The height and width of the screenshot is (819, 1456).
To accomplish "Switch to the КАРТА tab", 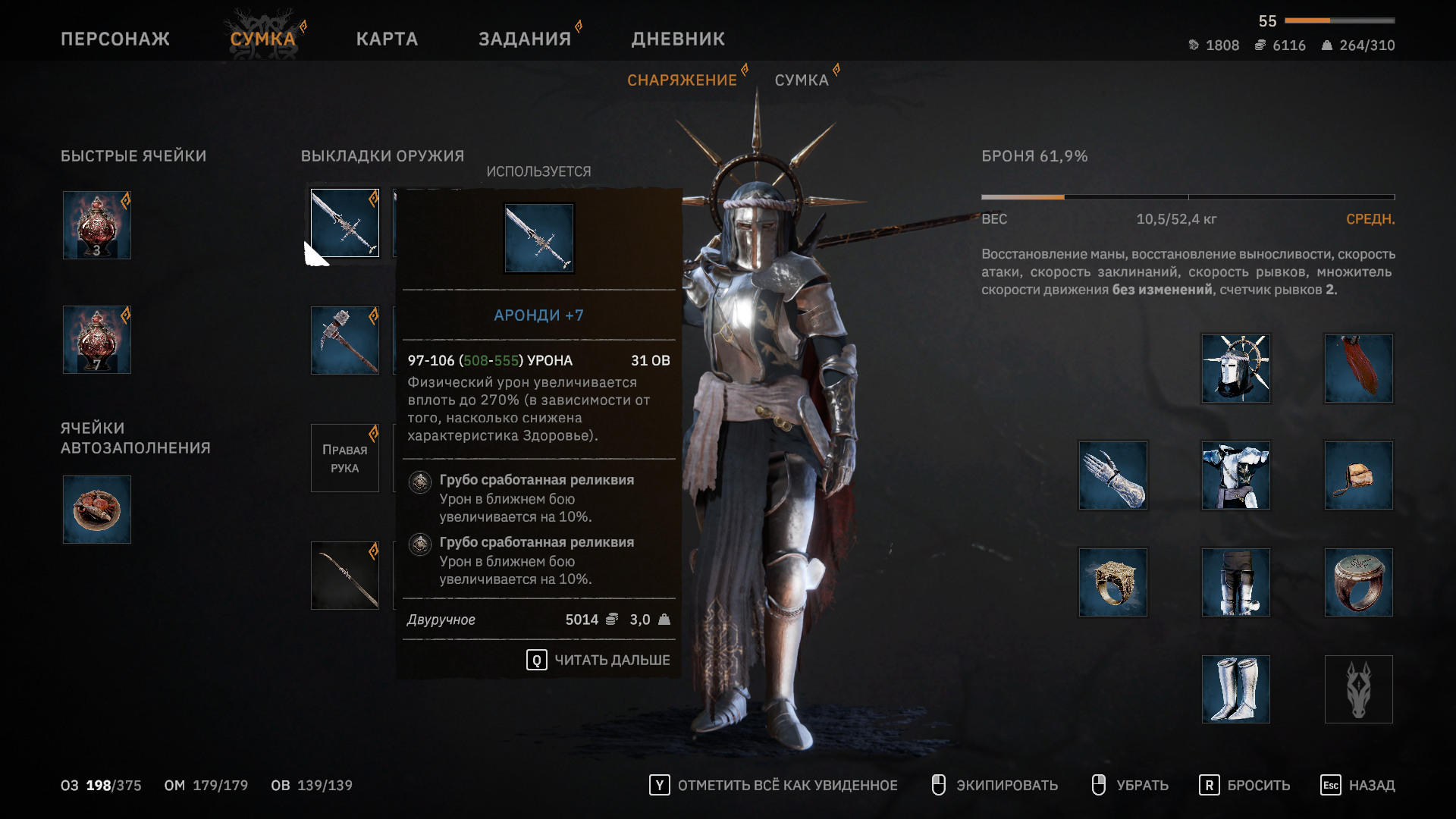I will 387,39.
